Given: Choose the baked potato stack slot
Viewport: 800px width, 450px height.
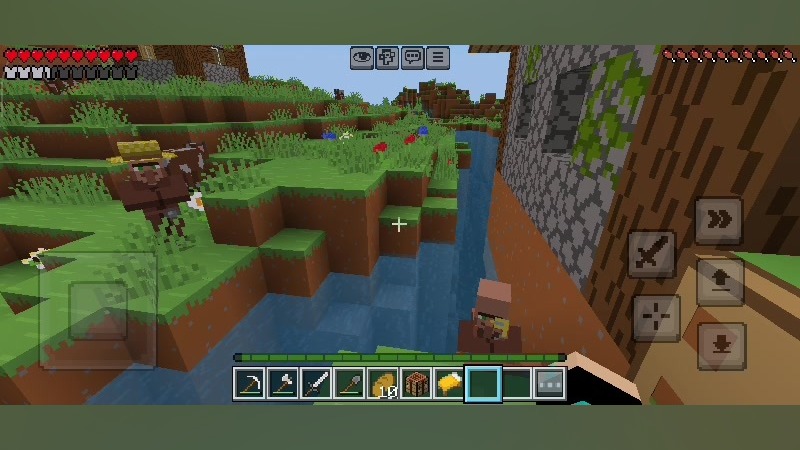Looking at the screenshot, I should coord(383,383).
